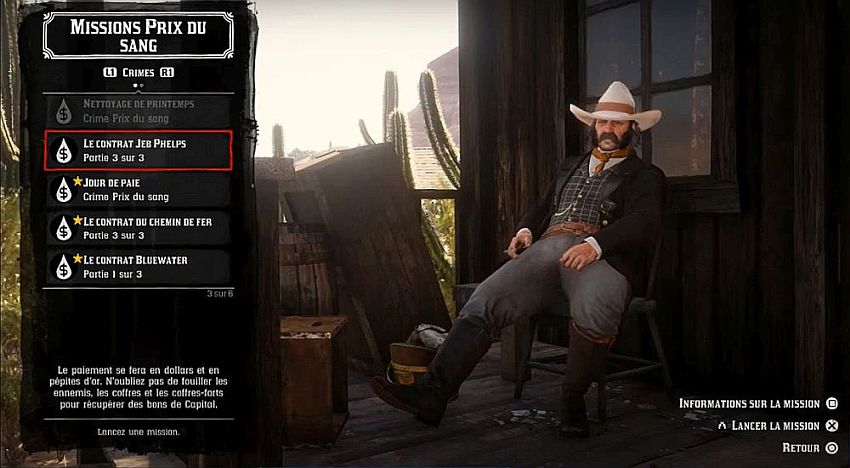Viewport: 850px width, 468px height.
Task: Show Informations sur la mission
Action: [757, 403]
